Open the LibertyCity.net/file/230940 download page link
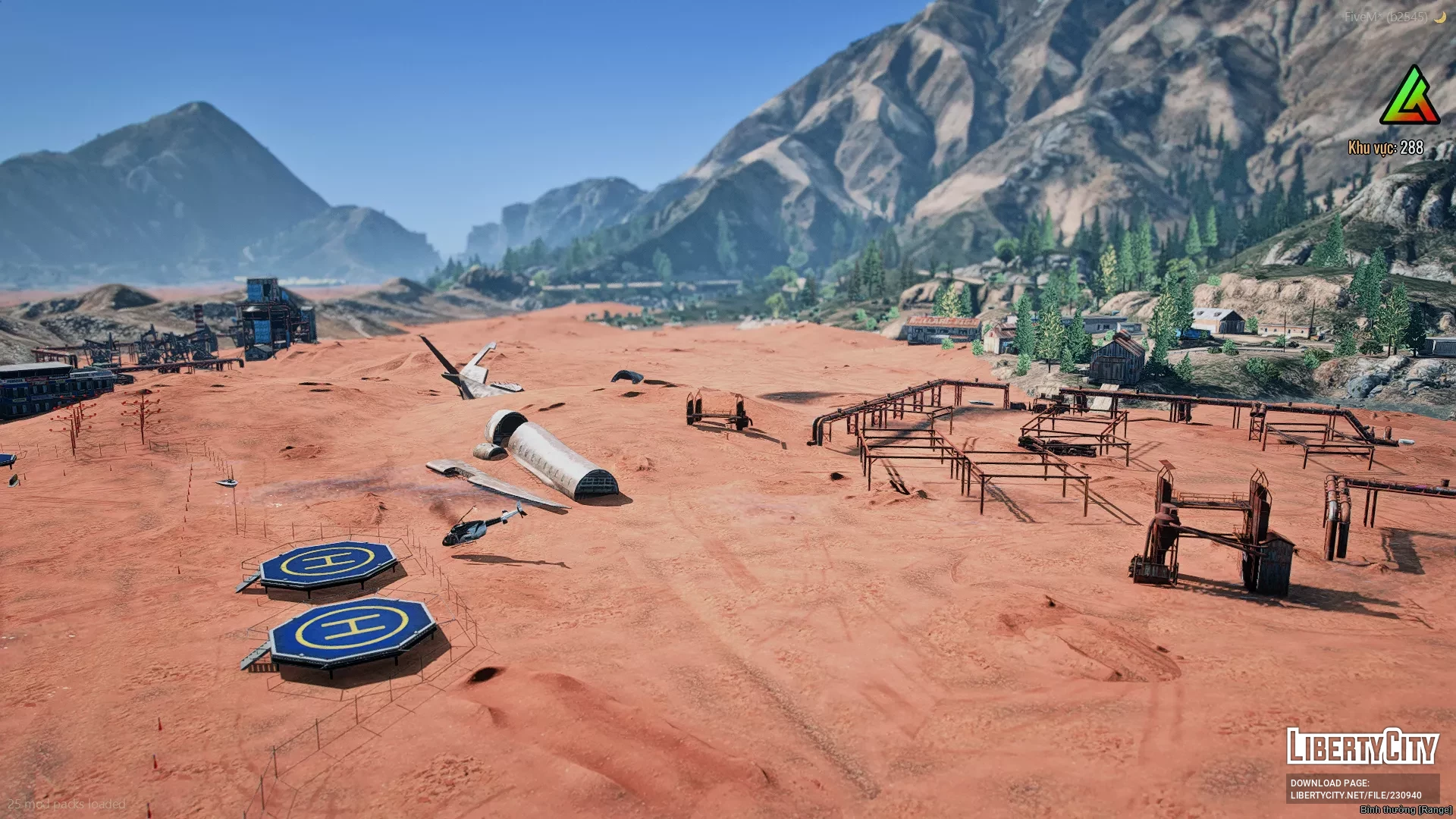 click(1355, 795)
